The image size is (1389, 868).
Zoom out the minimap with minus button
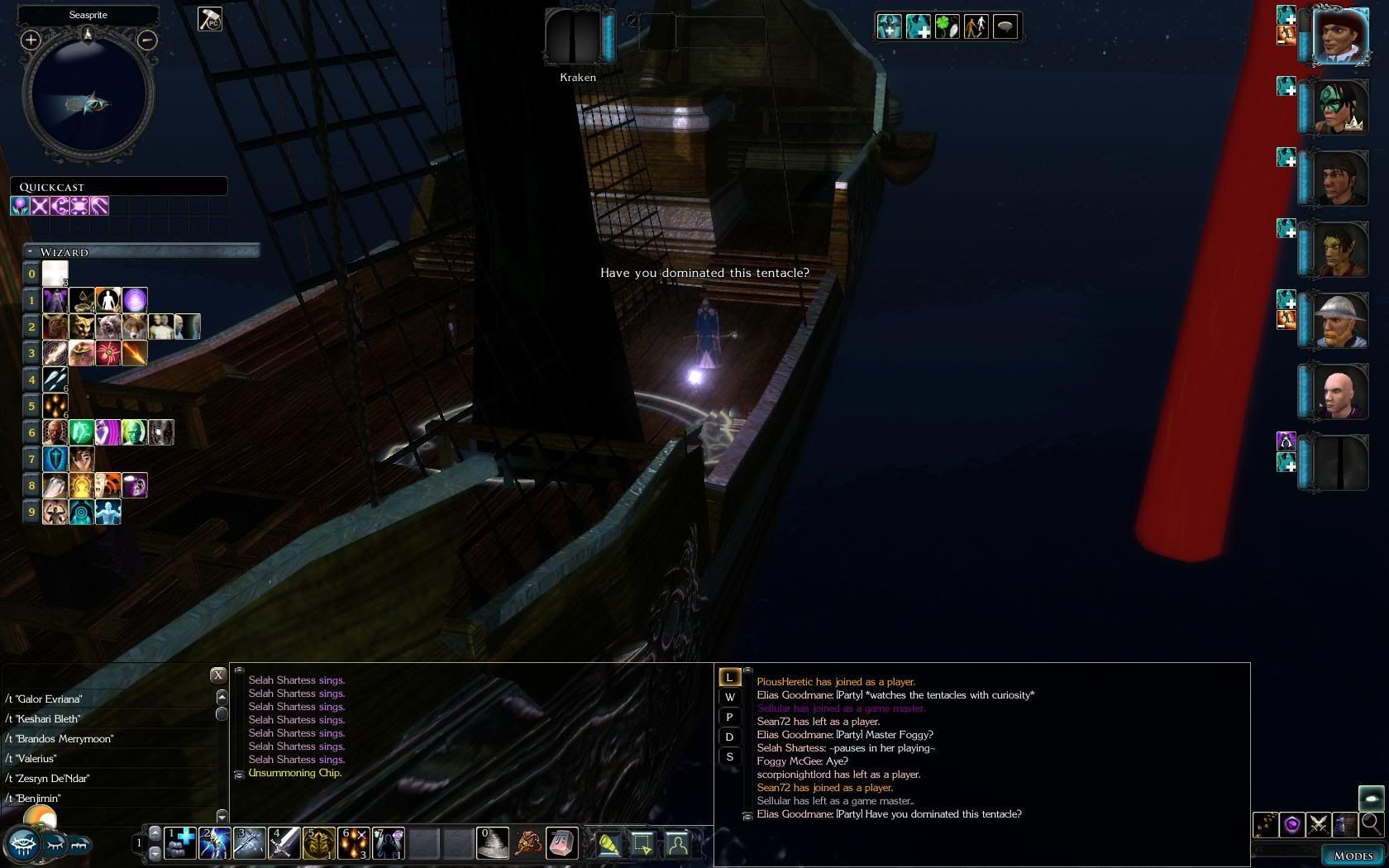pos(146,40)
